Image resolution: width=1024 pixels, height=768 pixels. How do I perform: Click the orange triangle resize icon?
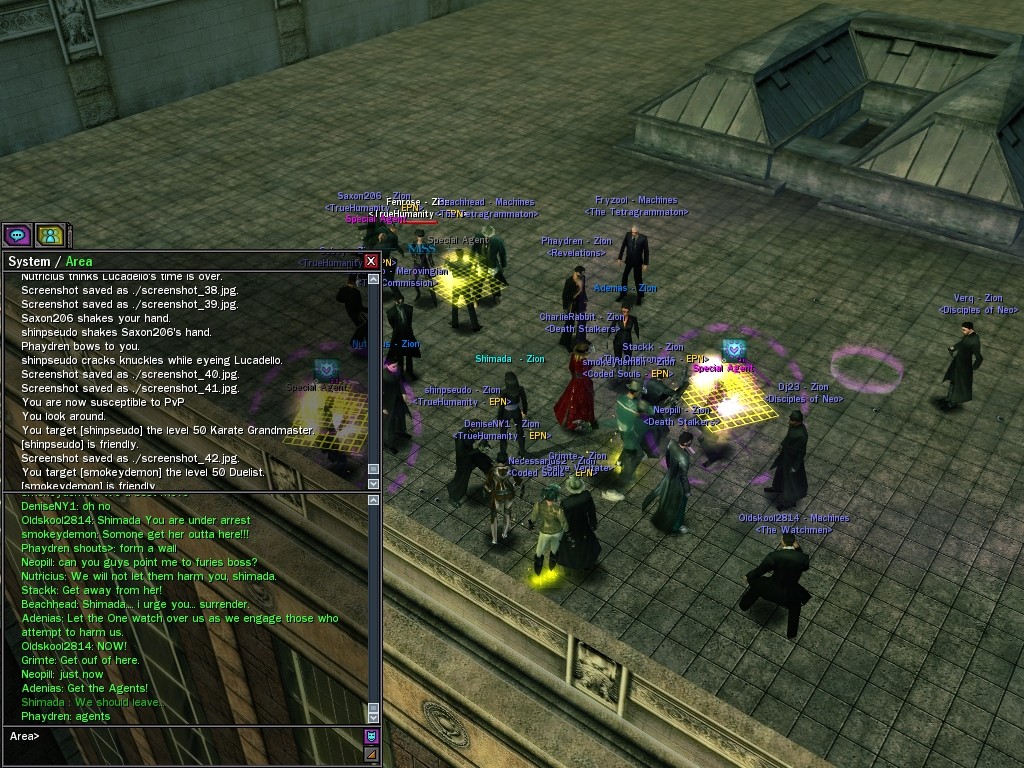tap(371, 753)
